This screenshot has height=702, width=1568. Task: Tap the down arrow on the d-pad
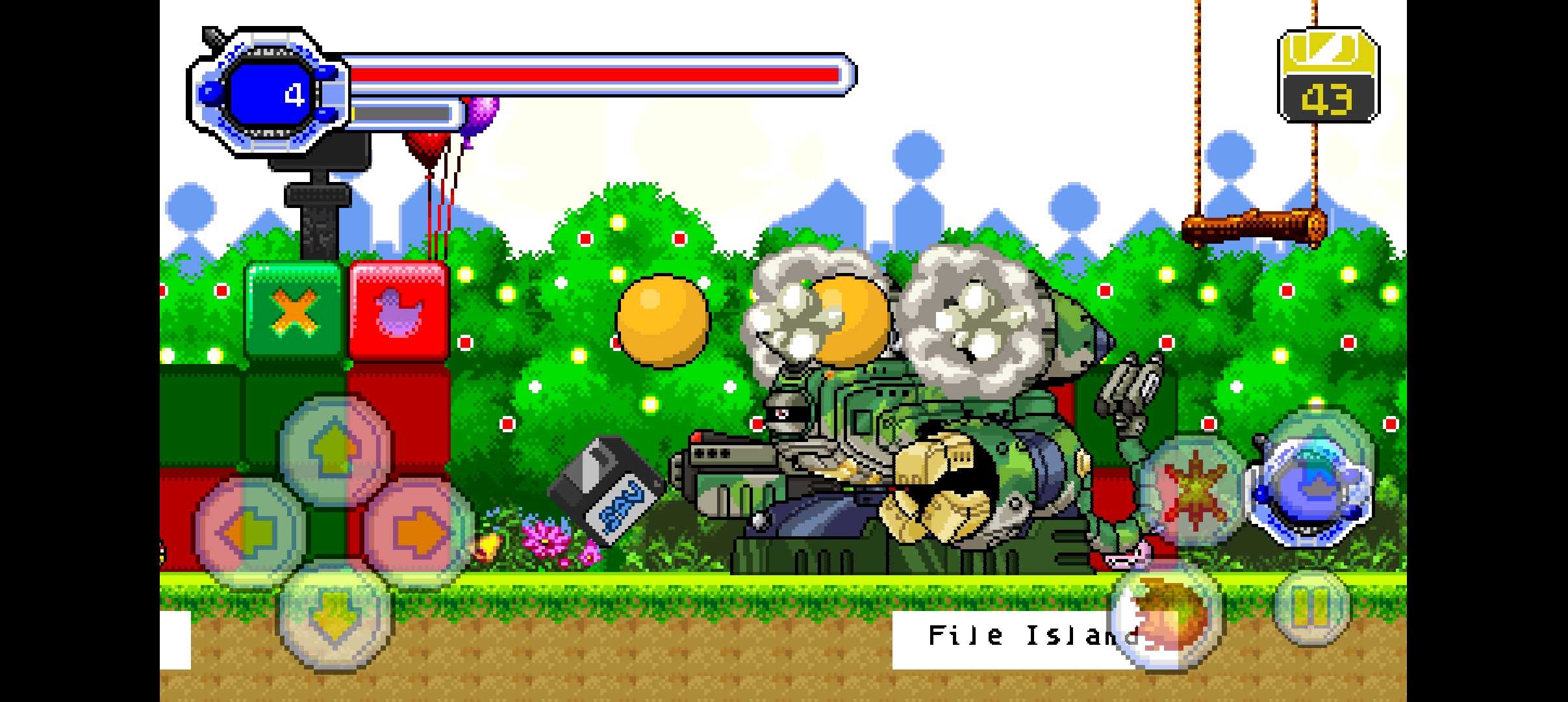tap(335, 616)
